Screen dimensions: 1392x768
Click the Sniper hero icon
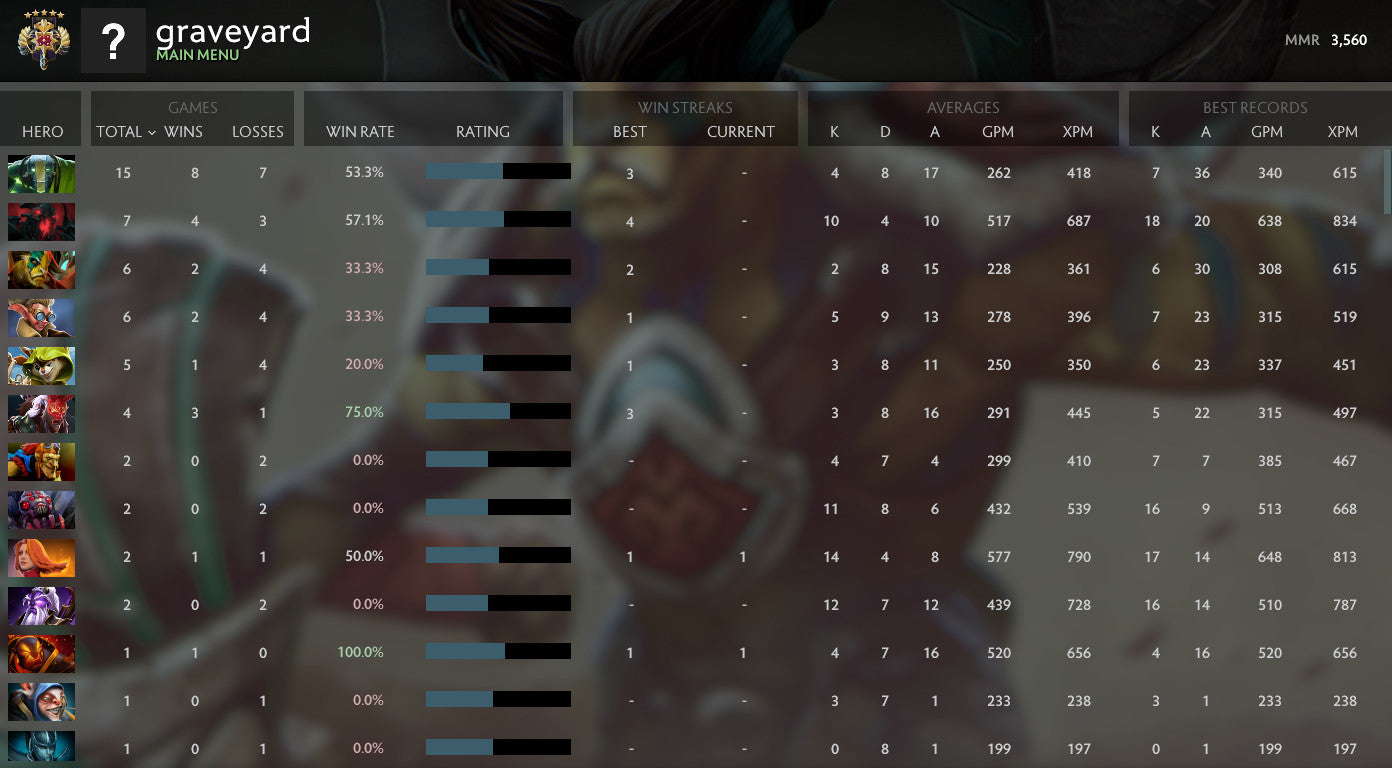41,317
